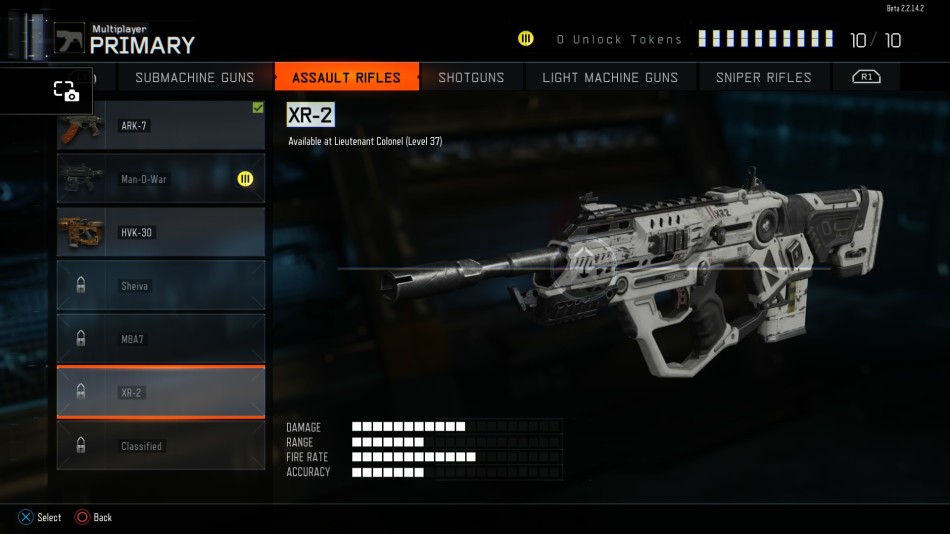Switch to the Submachine Guns tab

194,77
